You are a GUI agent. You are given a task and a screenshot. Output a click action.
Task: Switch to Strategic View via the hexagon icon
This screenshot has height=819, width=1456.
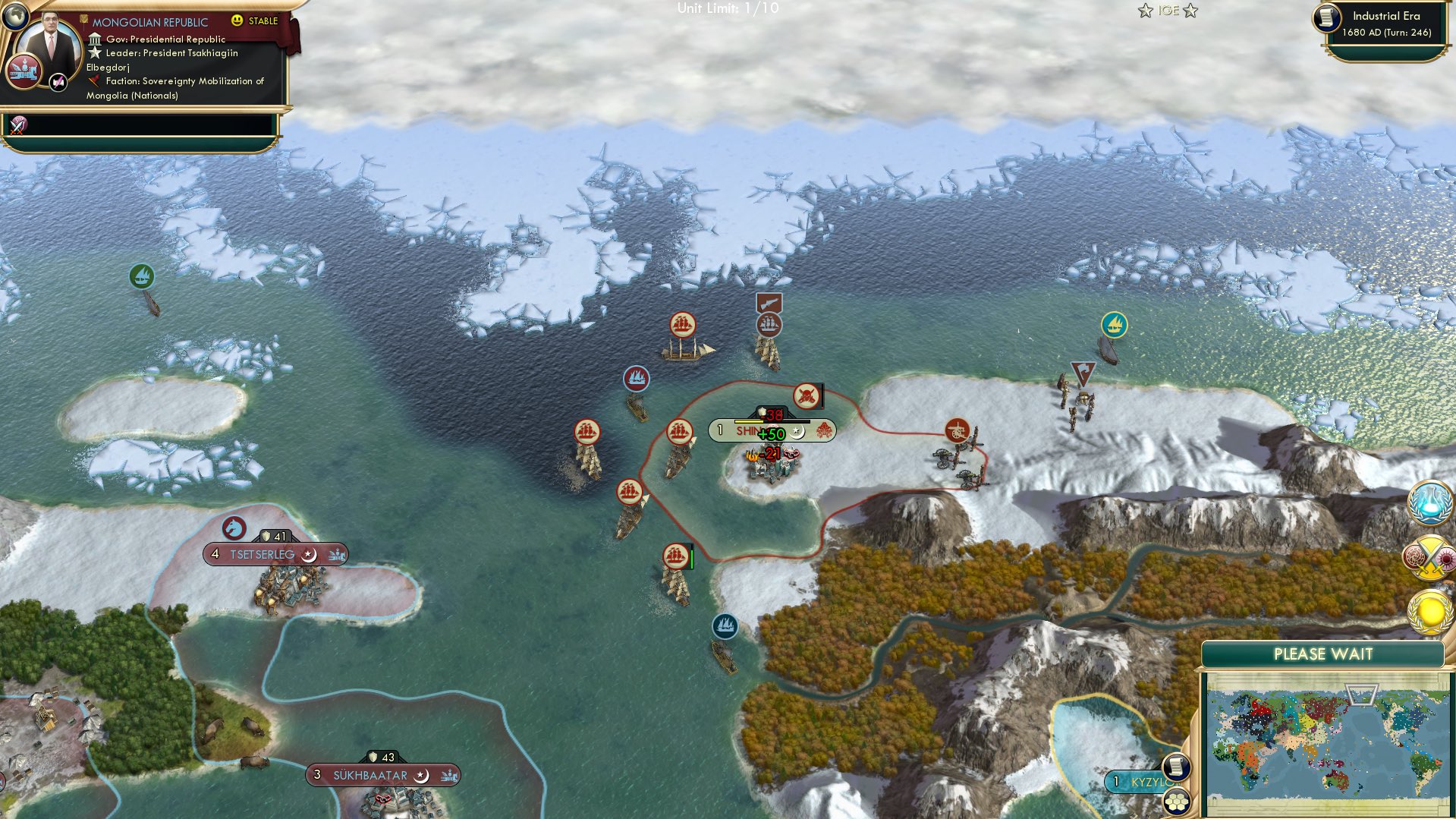[1178, 802]
